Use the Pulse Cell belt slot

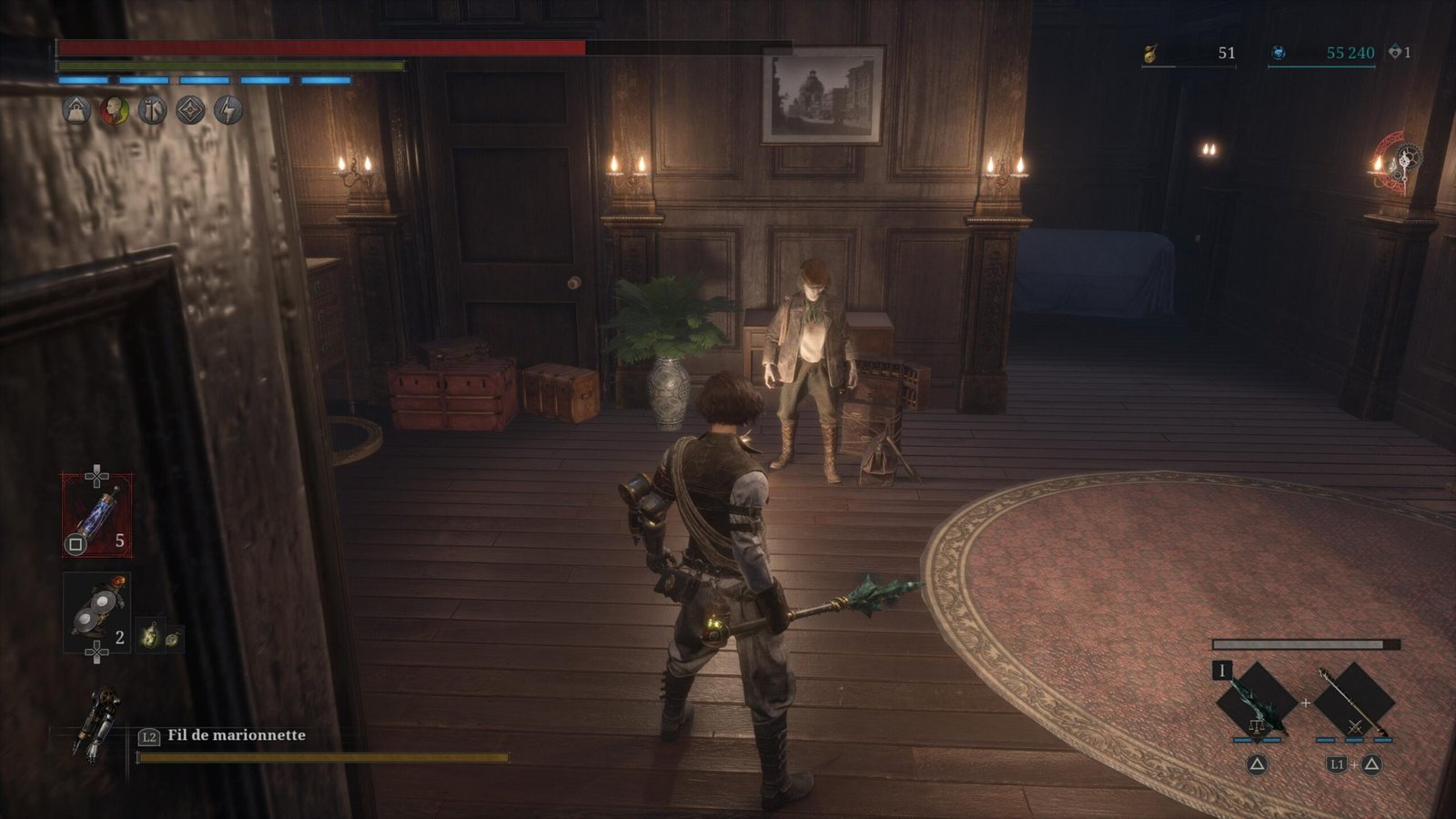pyautogui.click(x=96, y=513)
